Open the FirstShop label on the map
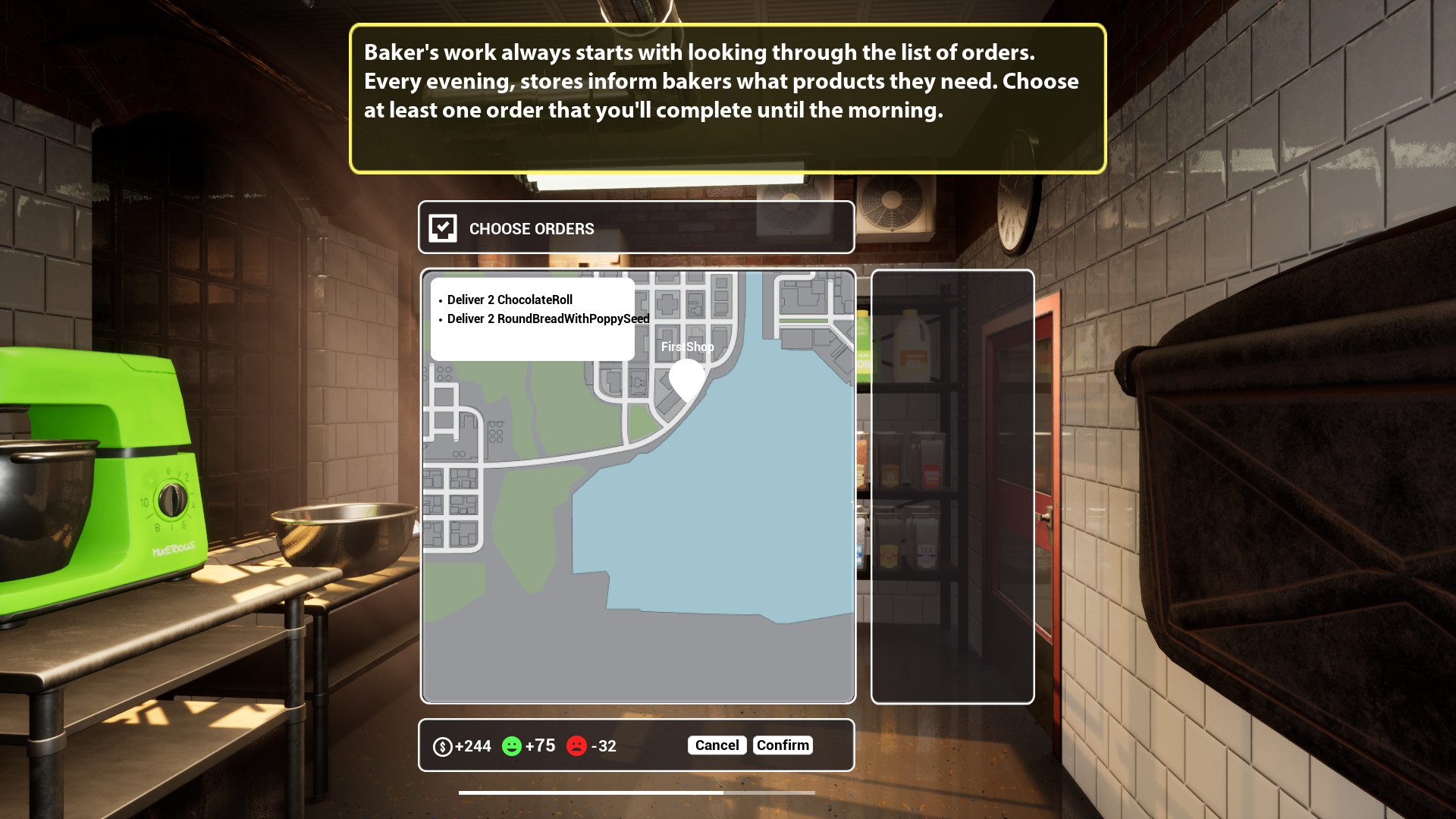This screenshot has height=819, width=1456. [x=686, y=346]
